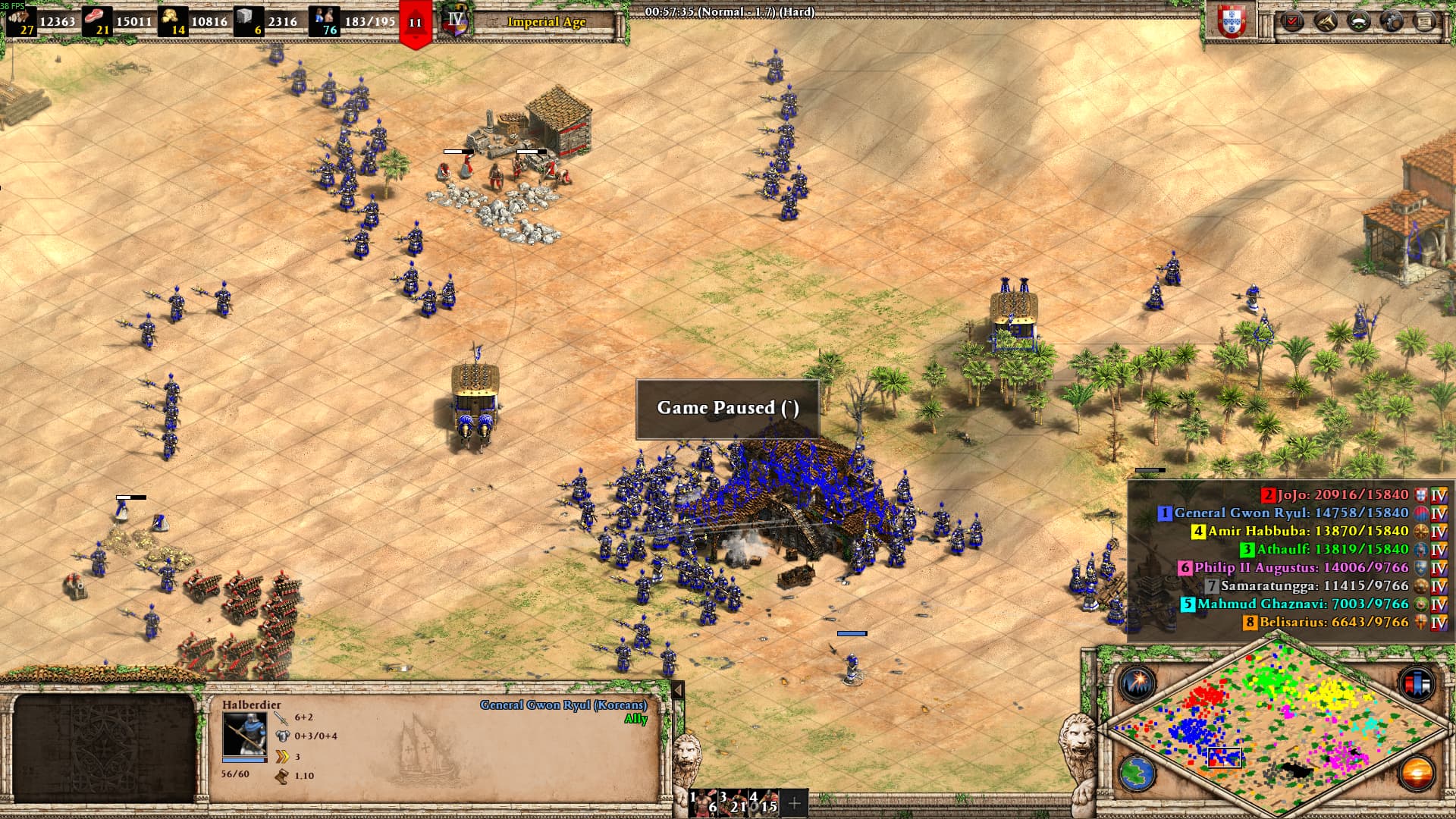Open the tech tree button

click(1326, 20)
